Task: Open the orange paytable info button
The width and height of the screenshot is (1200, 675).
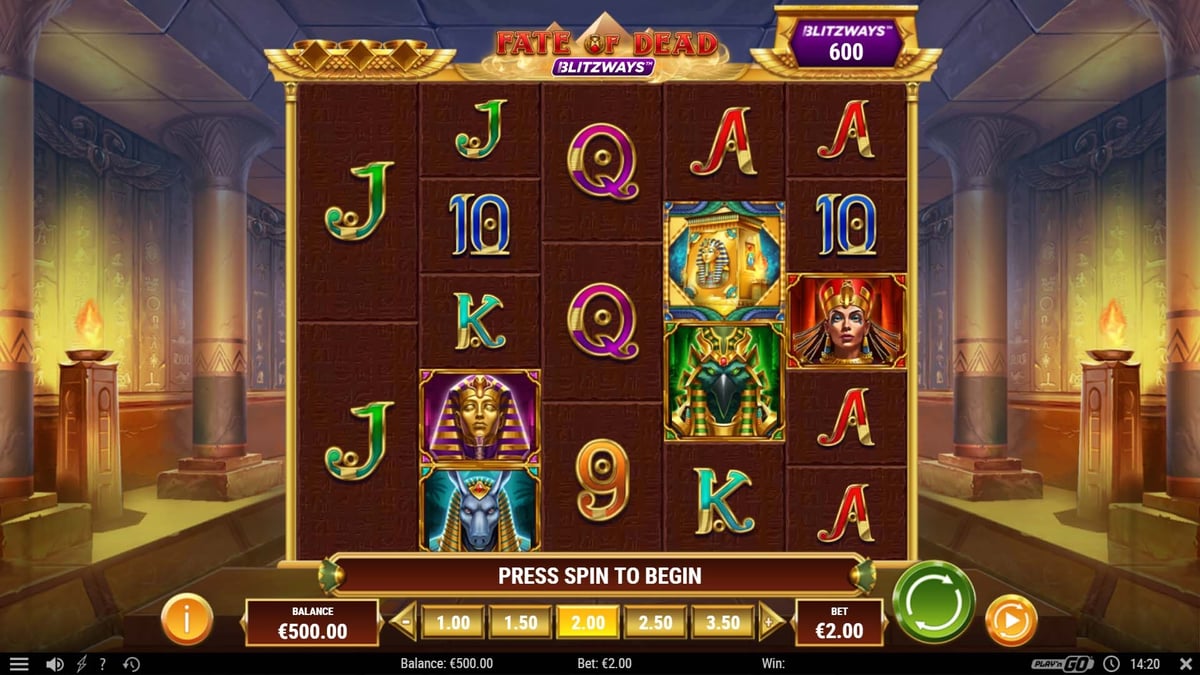Action: pyautogui.click(x=187, y=620)
